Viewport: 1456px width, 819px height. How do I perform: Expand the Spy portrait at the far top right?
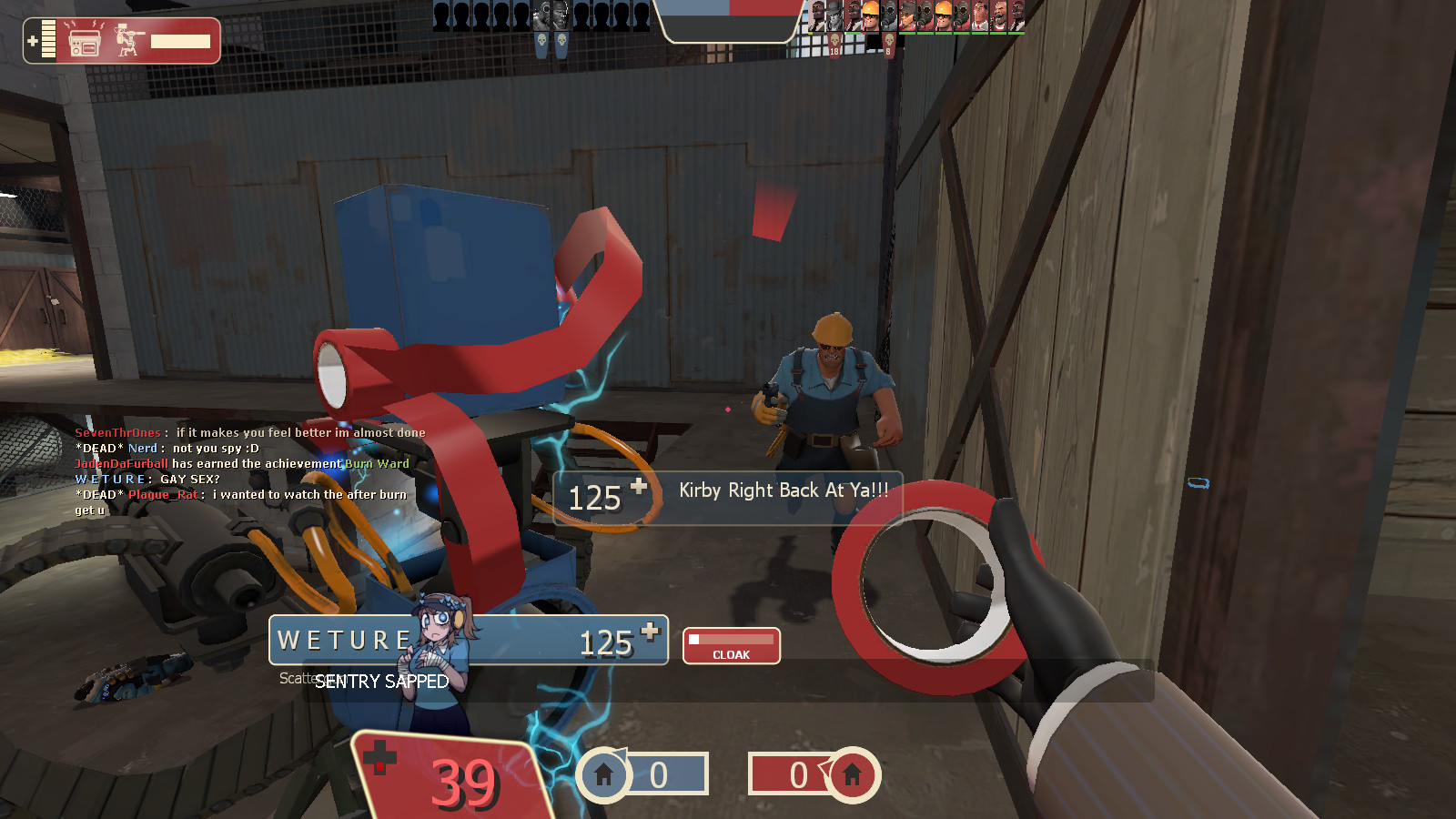pos(1017,15)
